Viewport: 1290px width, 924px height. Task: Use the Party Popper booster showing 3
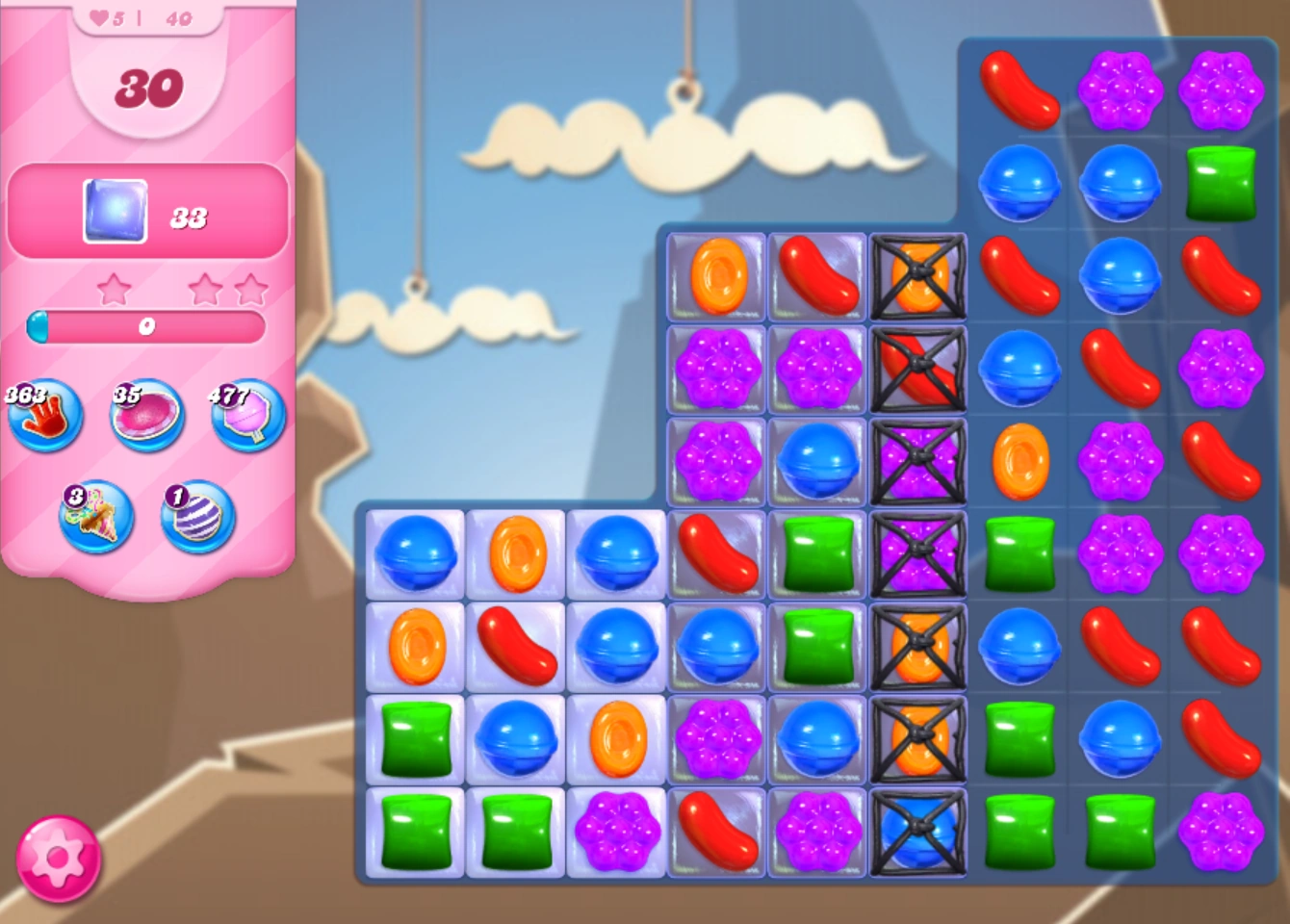point(95,517)
